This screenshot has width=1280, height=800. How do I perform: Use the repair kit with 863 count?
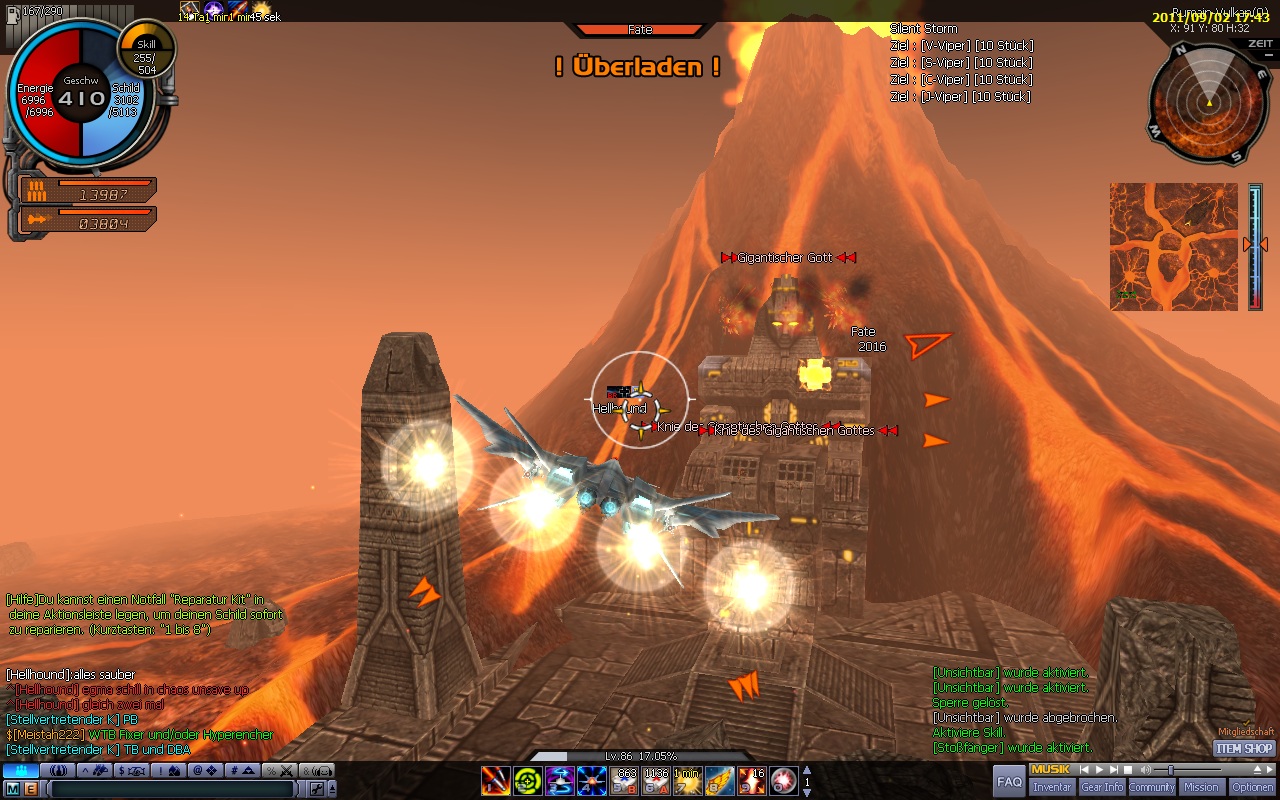(625, 781)
